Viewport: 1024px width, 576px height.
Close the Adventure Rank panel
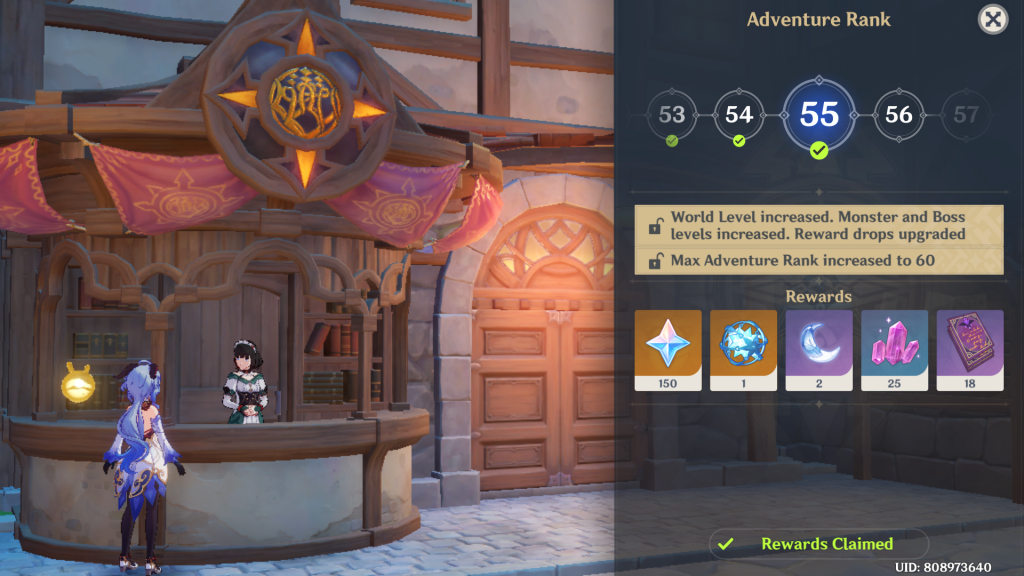click(992, 19)
